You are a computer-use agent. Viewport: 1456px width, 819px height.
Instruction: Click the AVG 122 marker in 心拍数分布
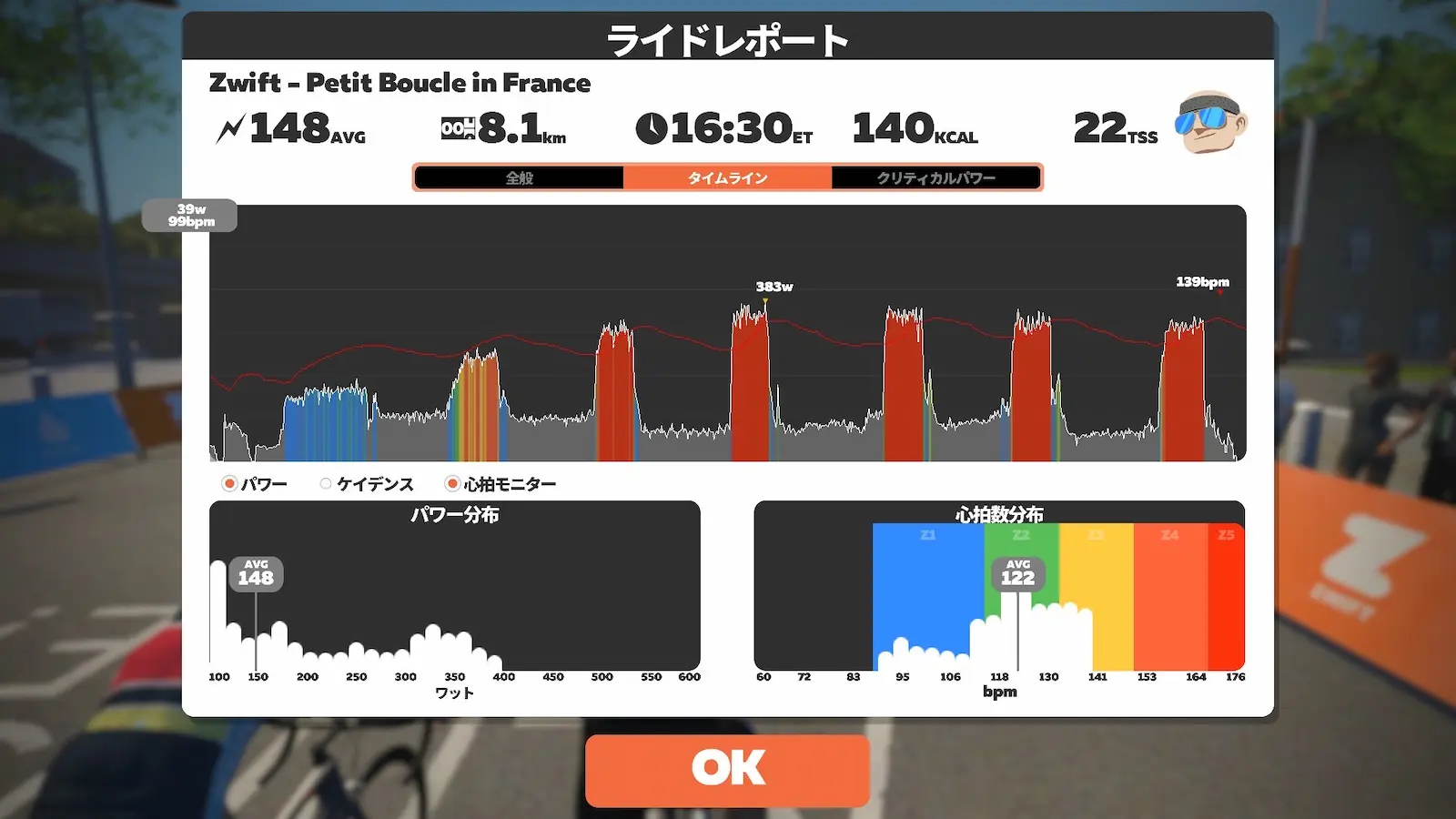[1017, 572]
